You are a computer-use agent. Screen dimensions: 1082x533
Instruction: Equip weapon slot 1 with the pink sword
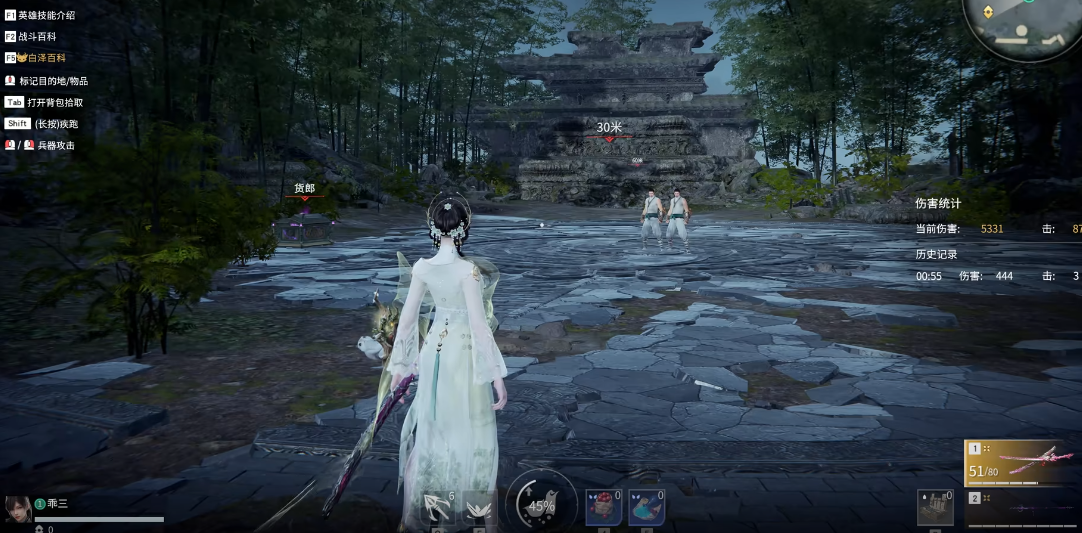[1022, 464]
